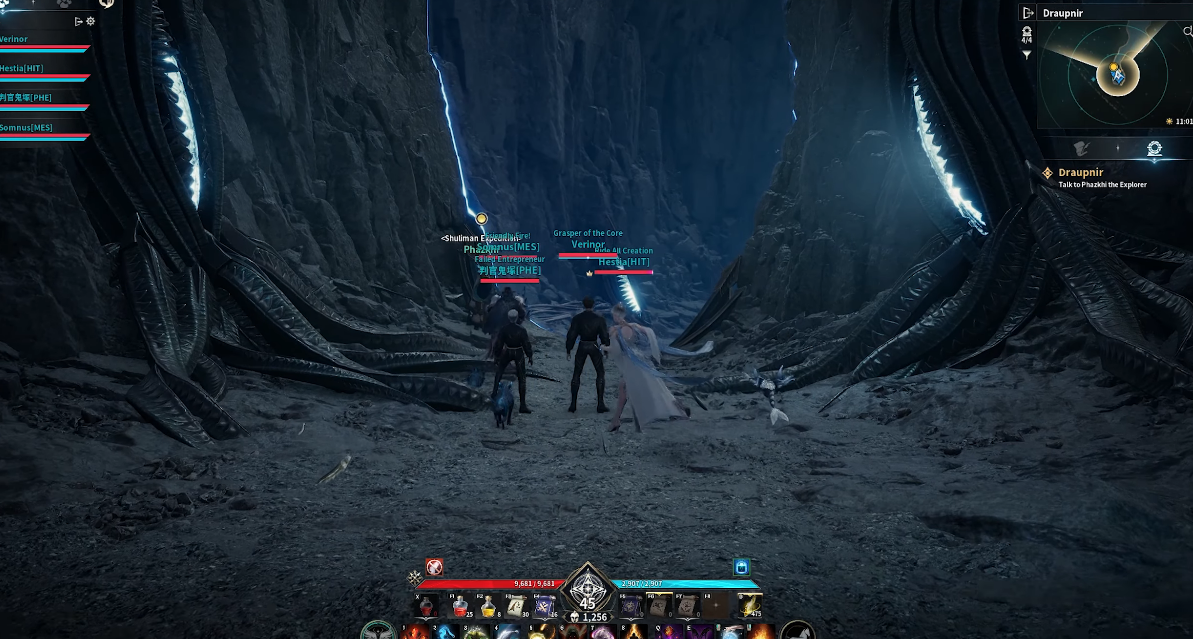Select party member Verinor in party list
The width and height of the screenshot is (1193, 639).
[14, 40]
